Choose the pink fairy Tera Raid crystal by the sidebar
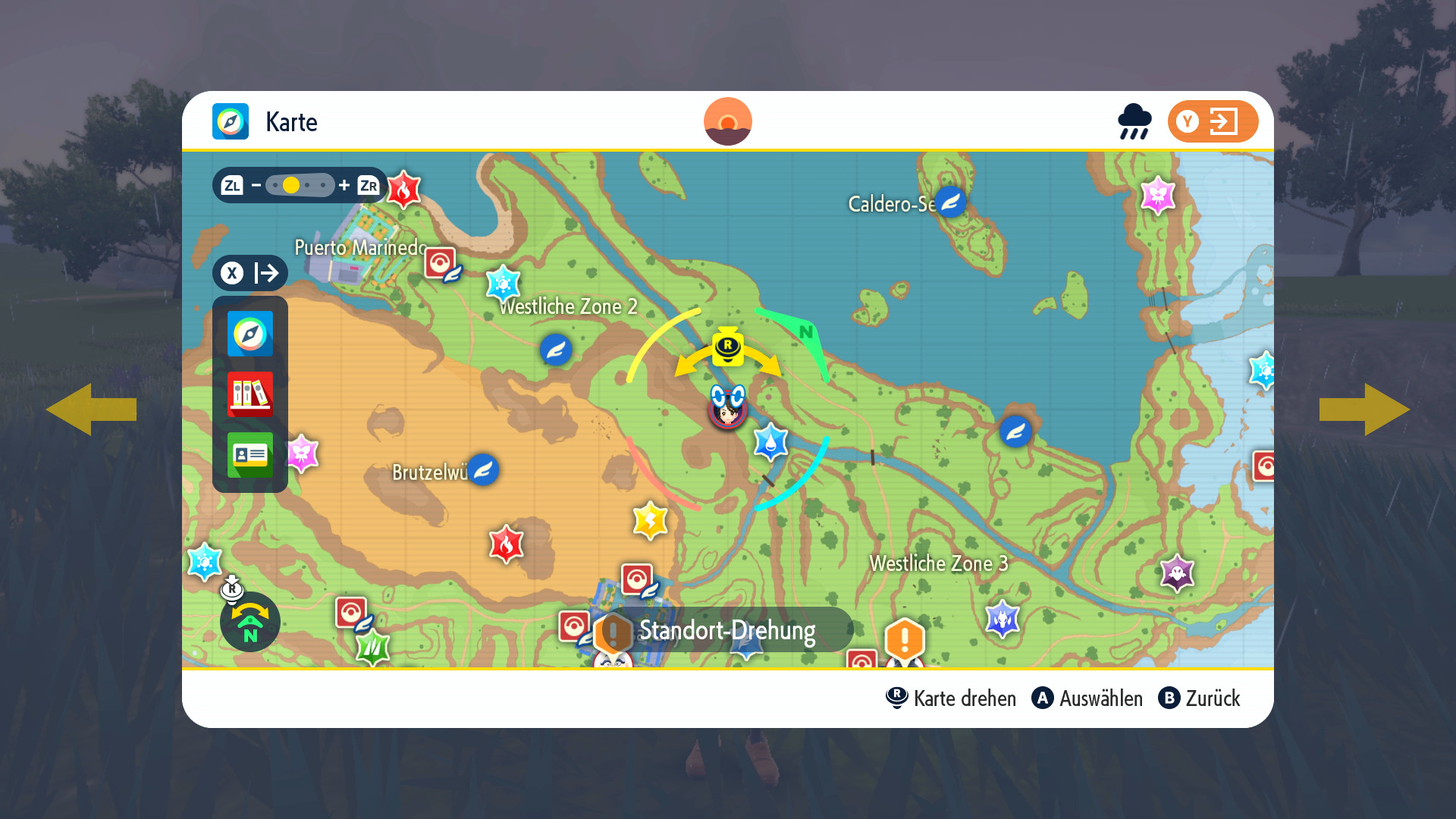Viewport: 1456px width, 819px height. click(x=302, y=453)
